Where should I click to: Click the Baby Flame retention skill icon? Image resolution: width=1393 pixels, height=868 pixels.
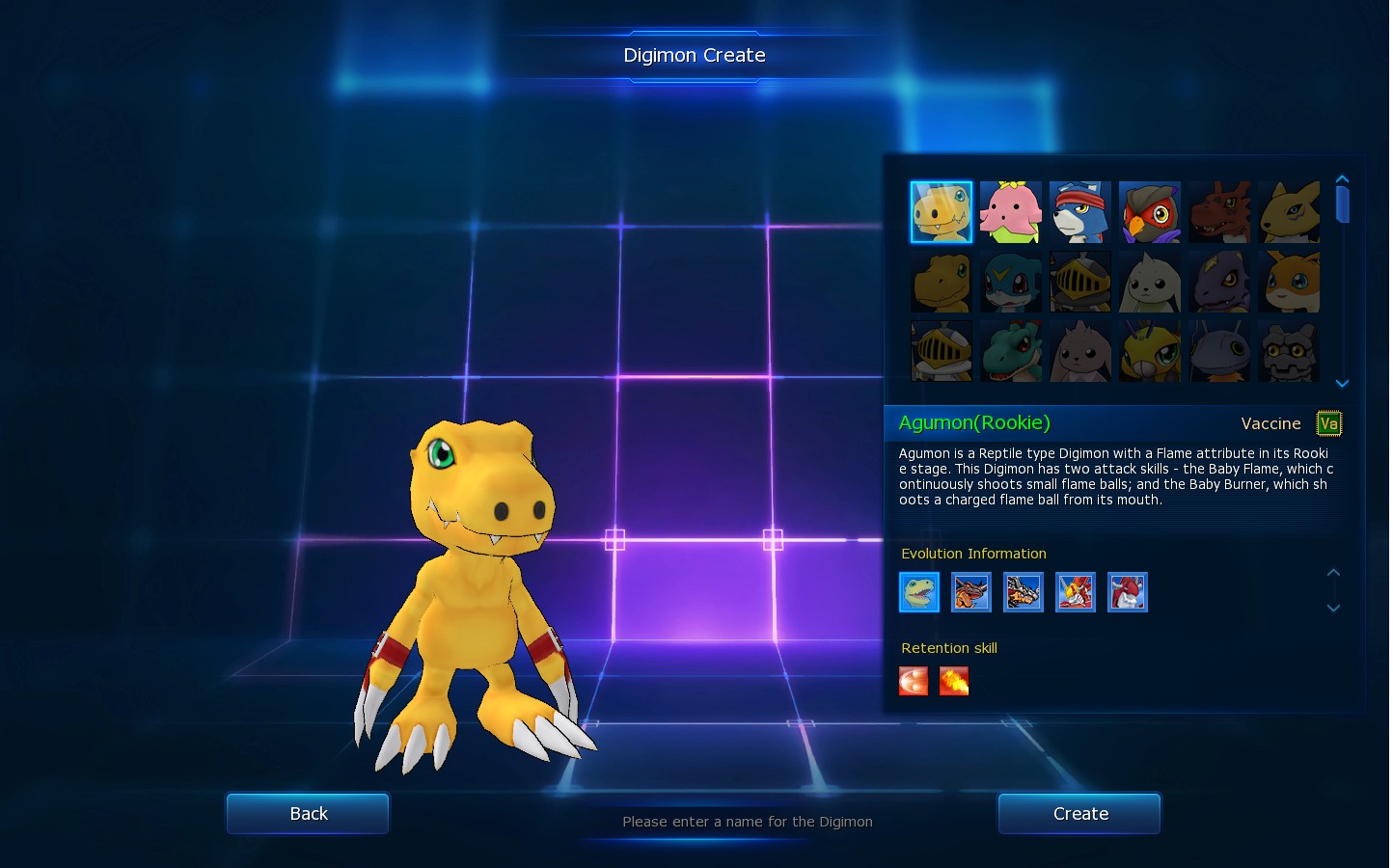coord(913,681)
